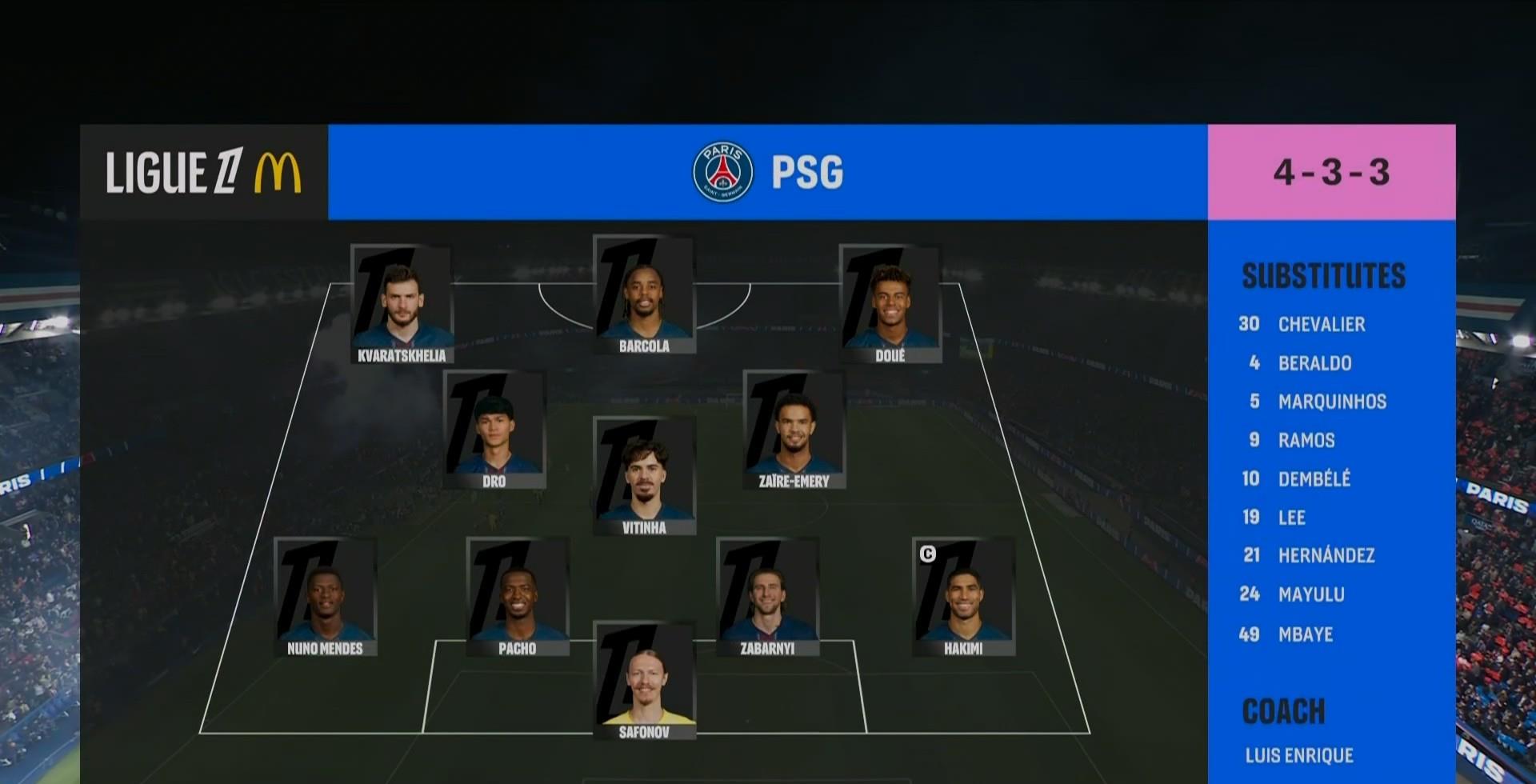The height and width of the screenshot is (784, 1536).
Task: Click Doué's player portrait
Action: coord(890,305)
